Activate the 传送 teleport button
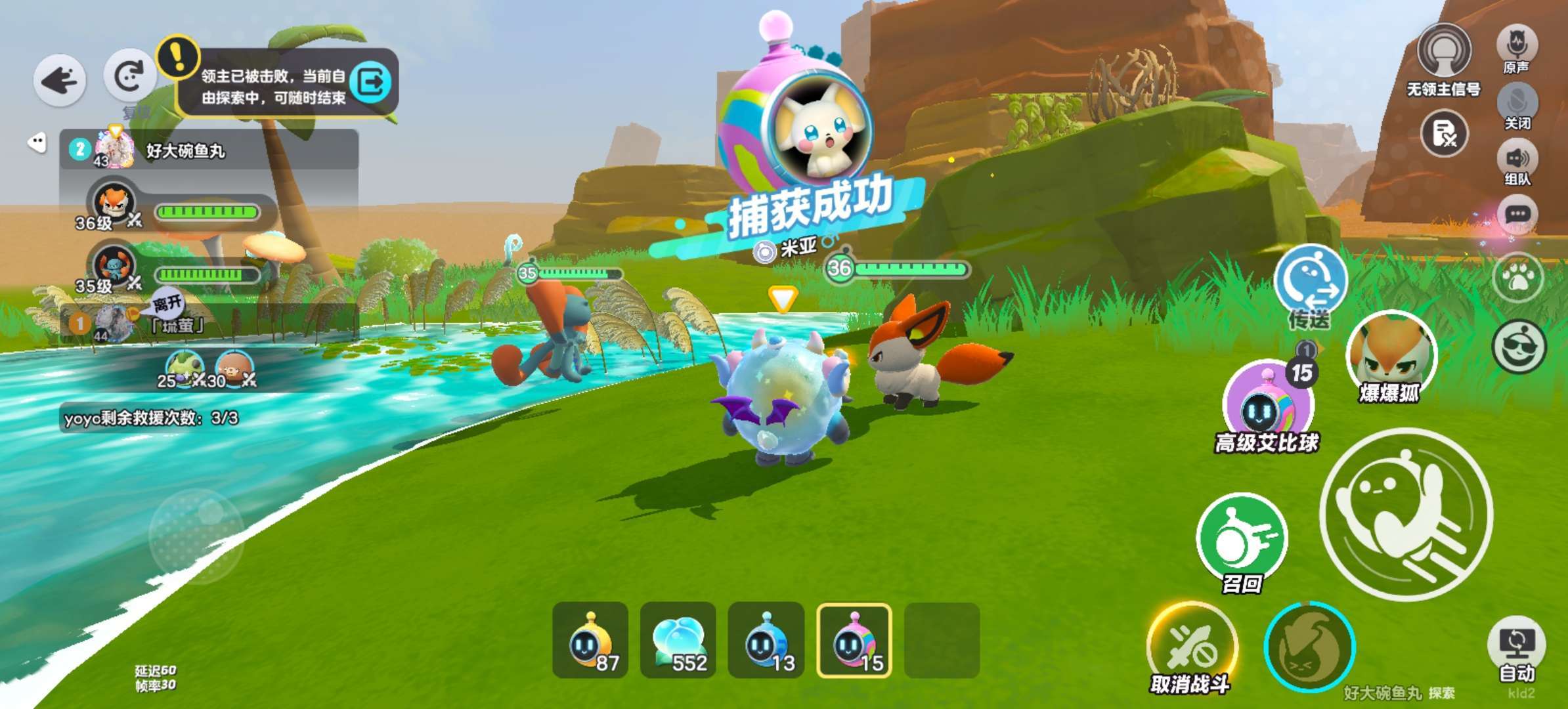1568x709 pixels. (x=1310, y=282)
